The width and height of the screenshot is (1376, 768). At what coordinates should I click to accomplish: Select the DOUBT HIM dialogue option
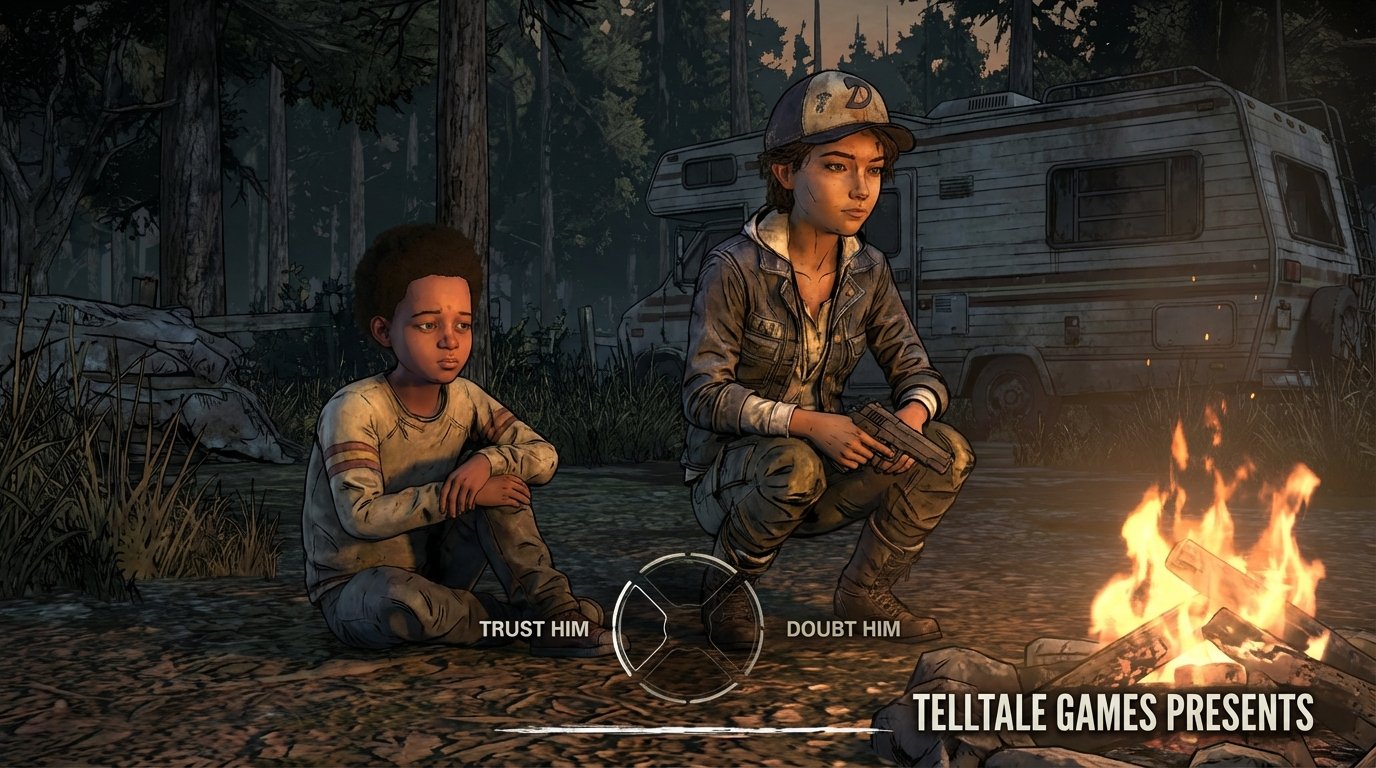(x=843, y=630)
